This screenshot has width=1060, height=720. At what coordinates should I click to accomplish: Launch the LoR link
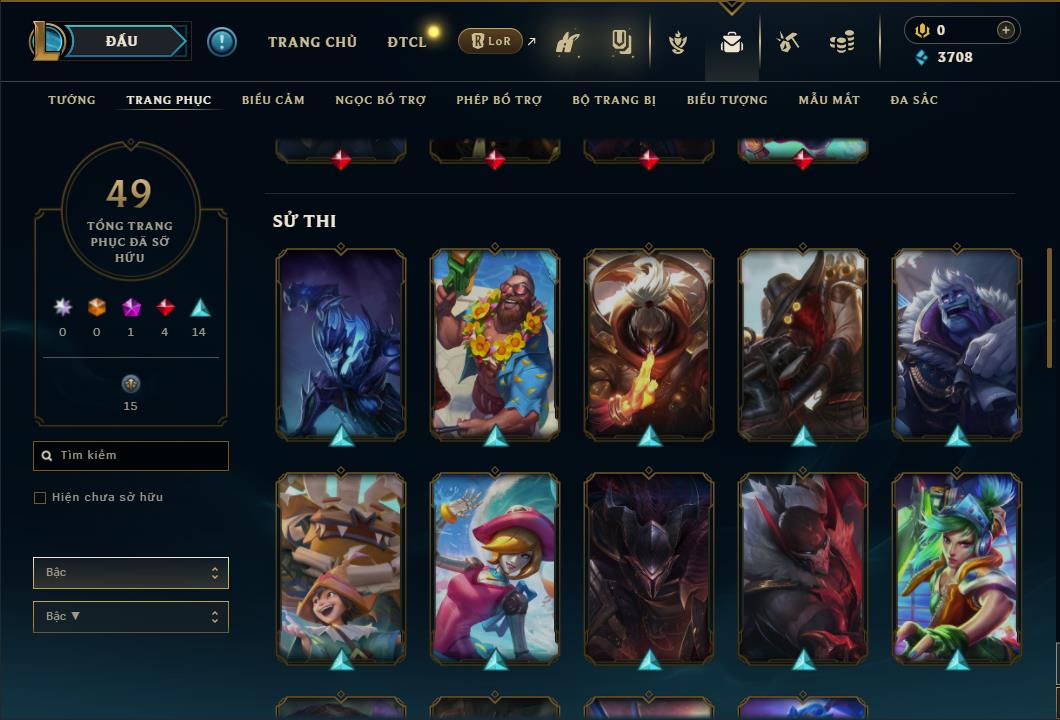tap(491, 41)
